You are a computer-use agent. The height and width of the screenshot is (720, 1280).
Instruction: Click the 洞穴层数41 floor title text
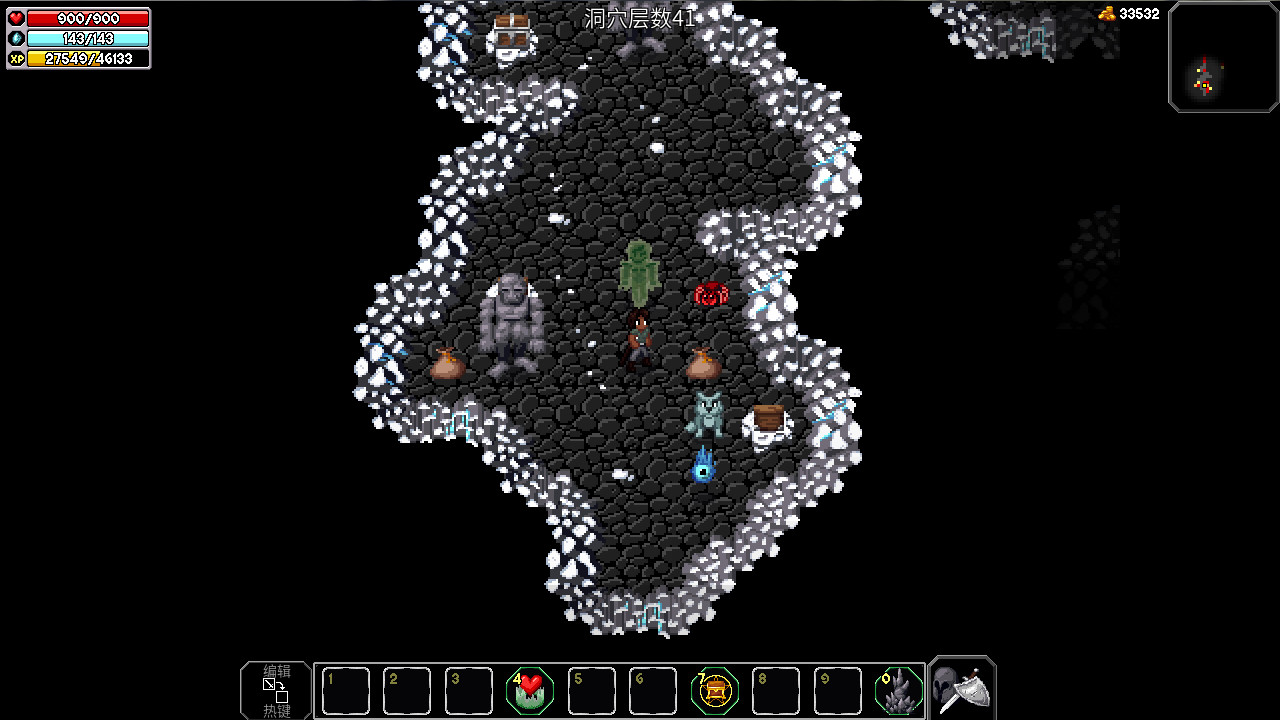click(x=637, y=17)
